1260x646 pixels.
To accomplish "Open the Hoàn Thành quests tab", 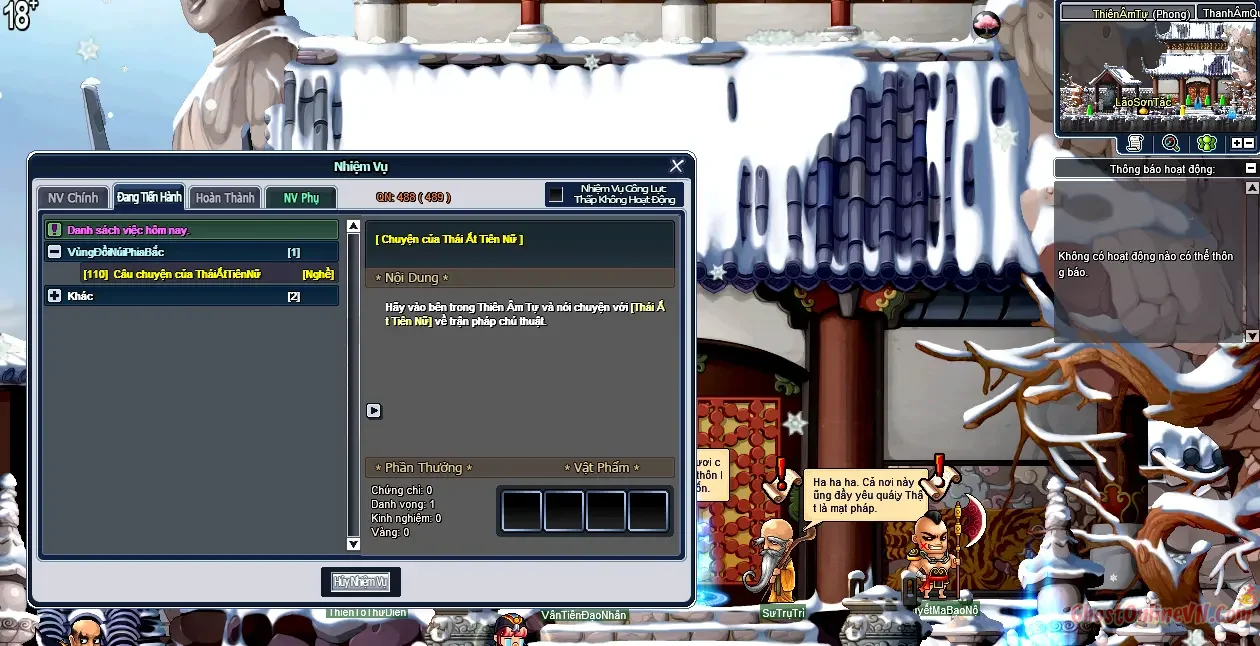I will coord(225,198).
